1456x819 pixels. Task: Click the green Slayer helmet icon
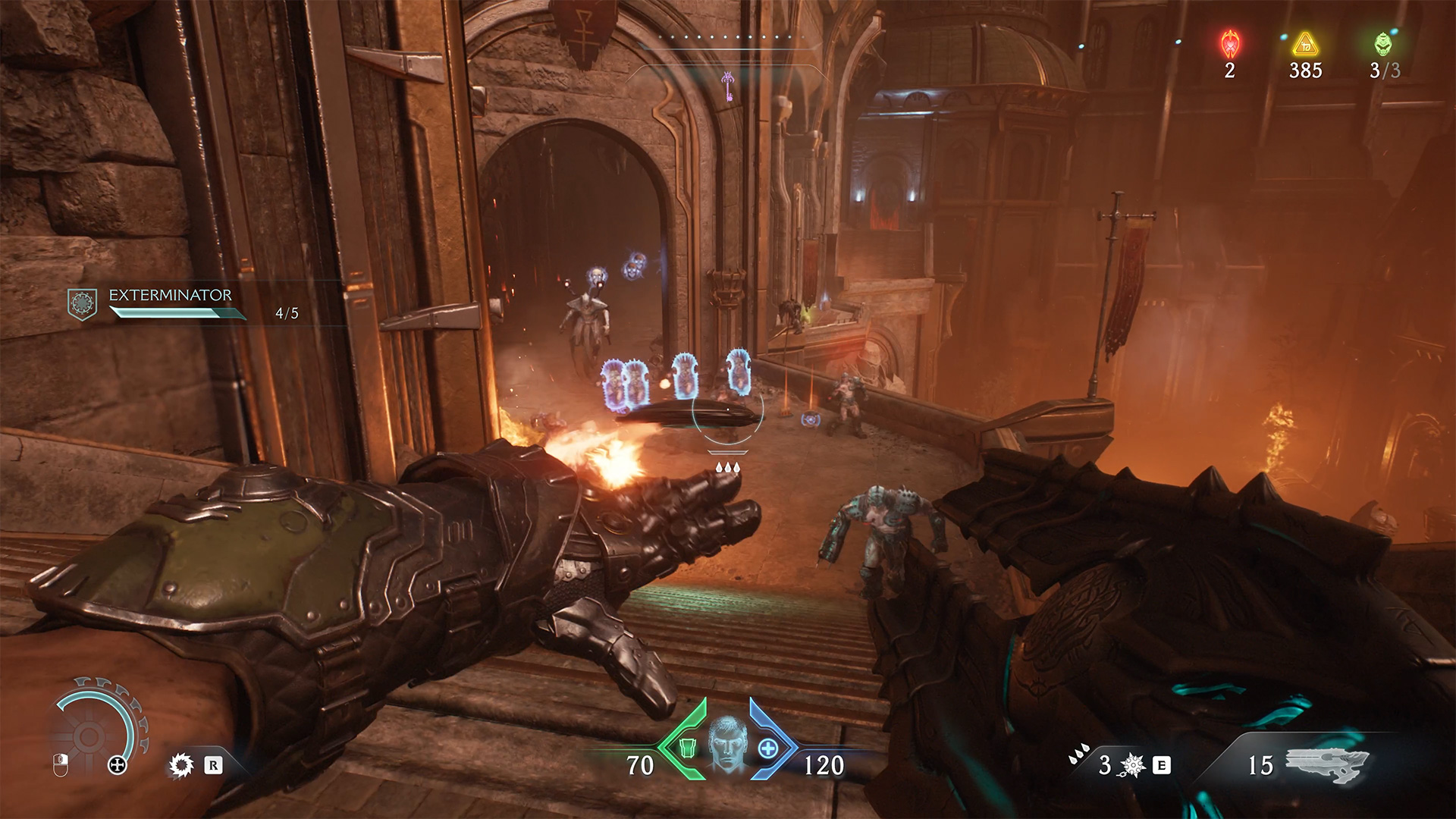[1383, 44]
